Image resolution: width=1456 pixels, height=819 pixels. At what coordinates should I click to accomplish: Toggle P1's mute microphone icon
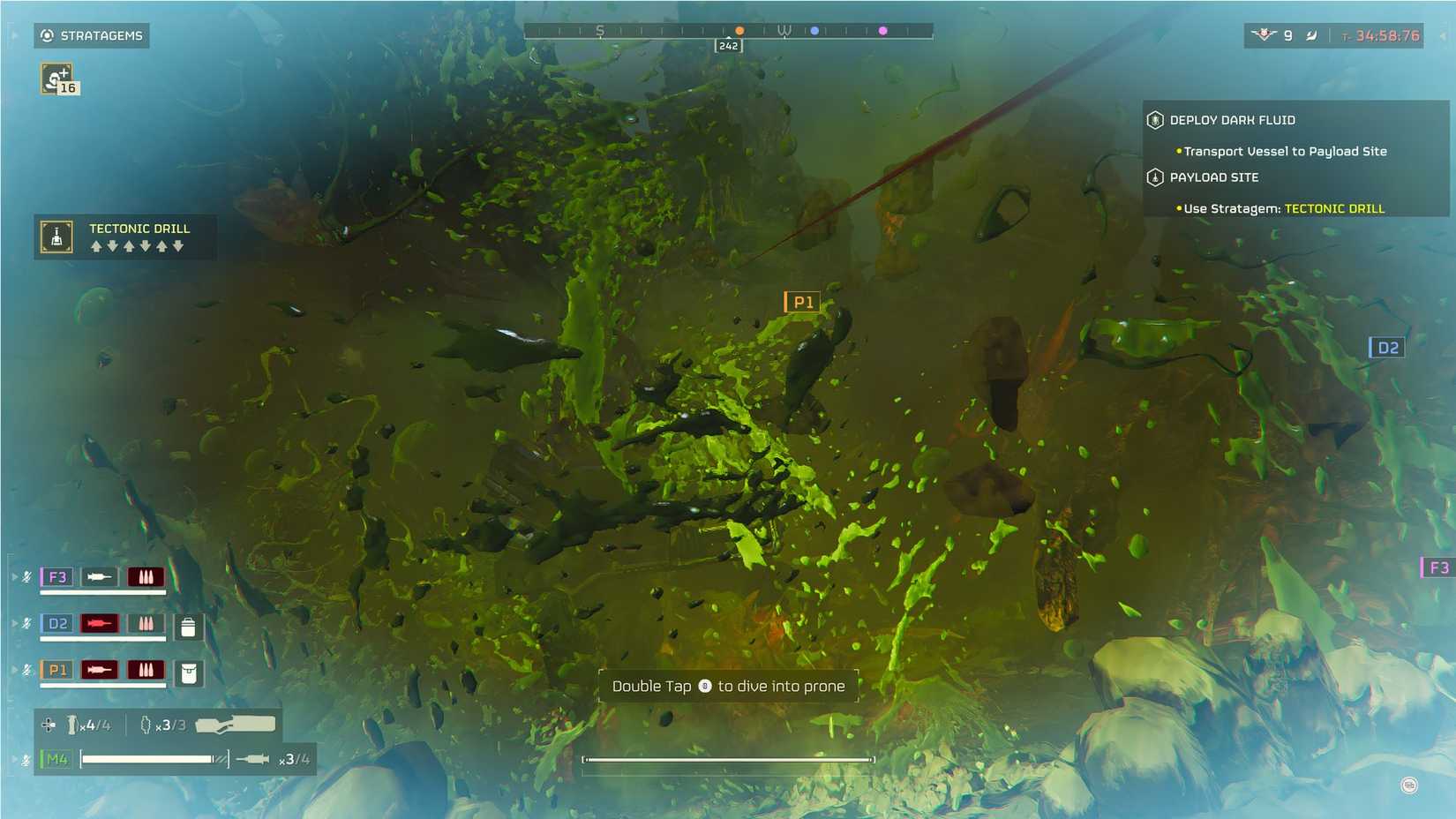coord(26,670)
